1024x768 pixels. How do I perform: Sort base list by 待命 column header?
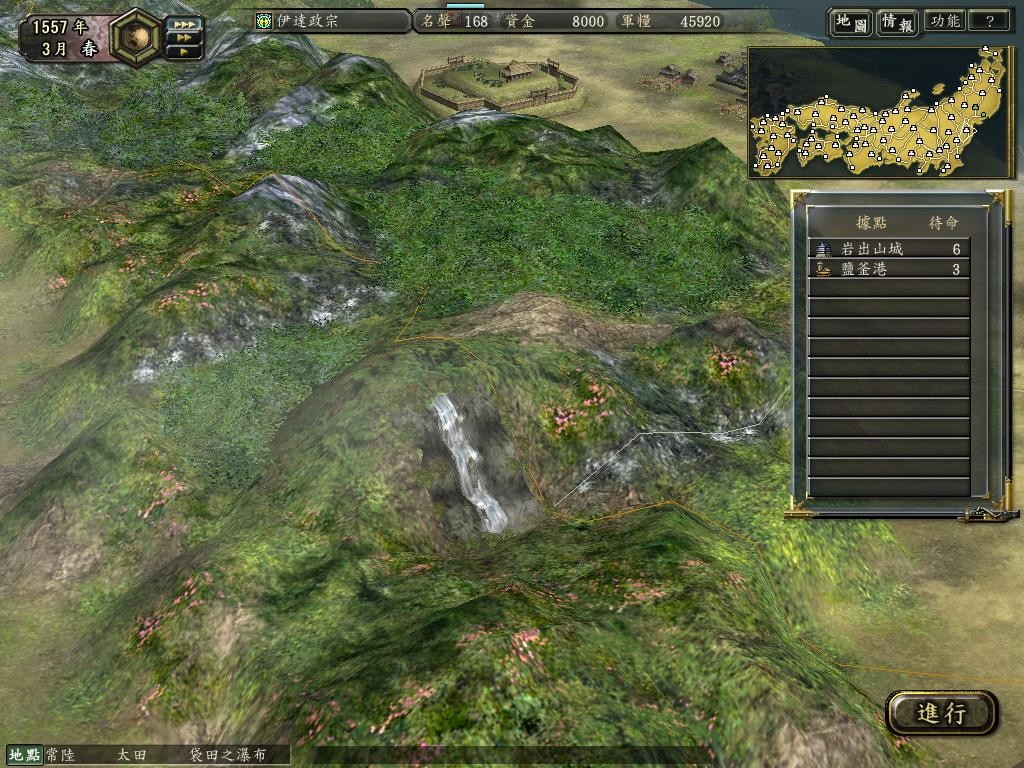click(944, 222)
